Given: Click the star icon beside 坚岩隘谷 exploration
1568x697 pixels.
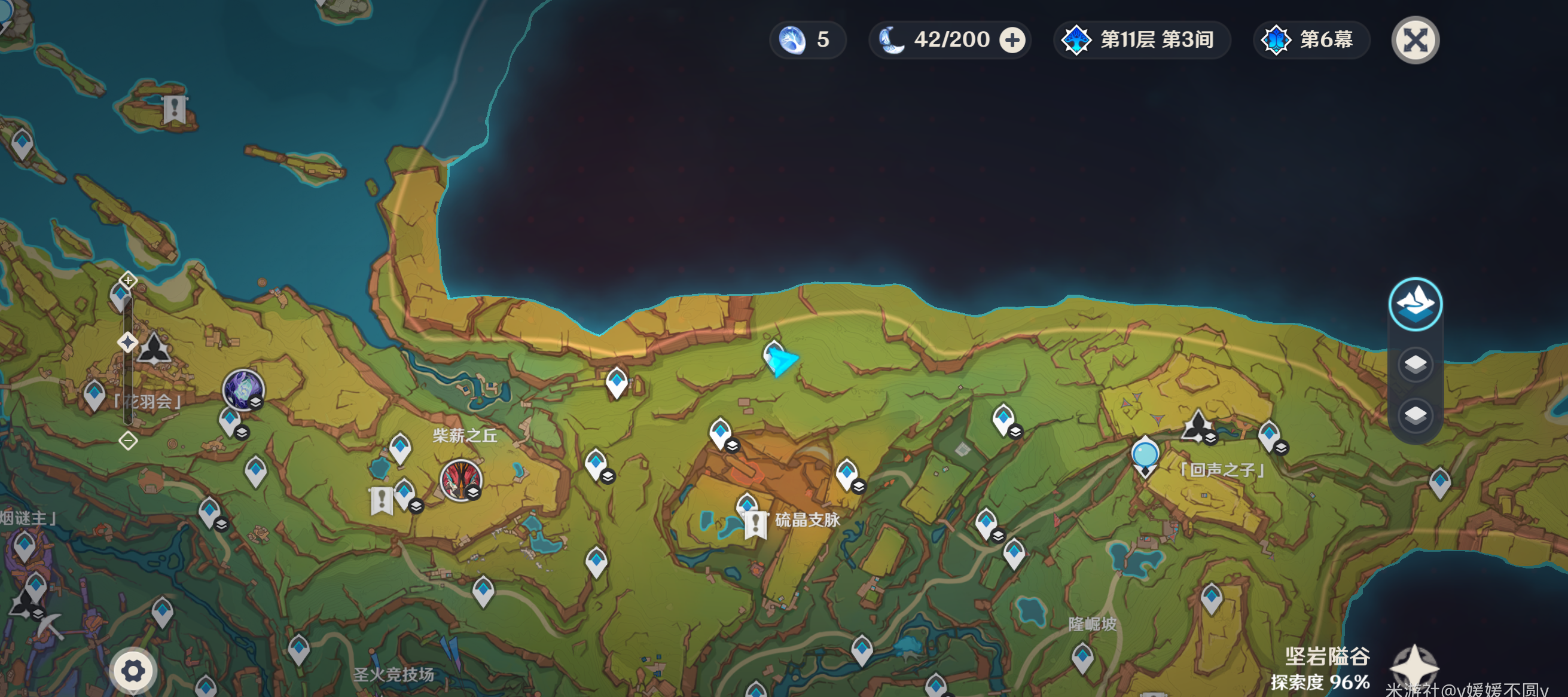Looking at the screenshot, I should 1415,667.
